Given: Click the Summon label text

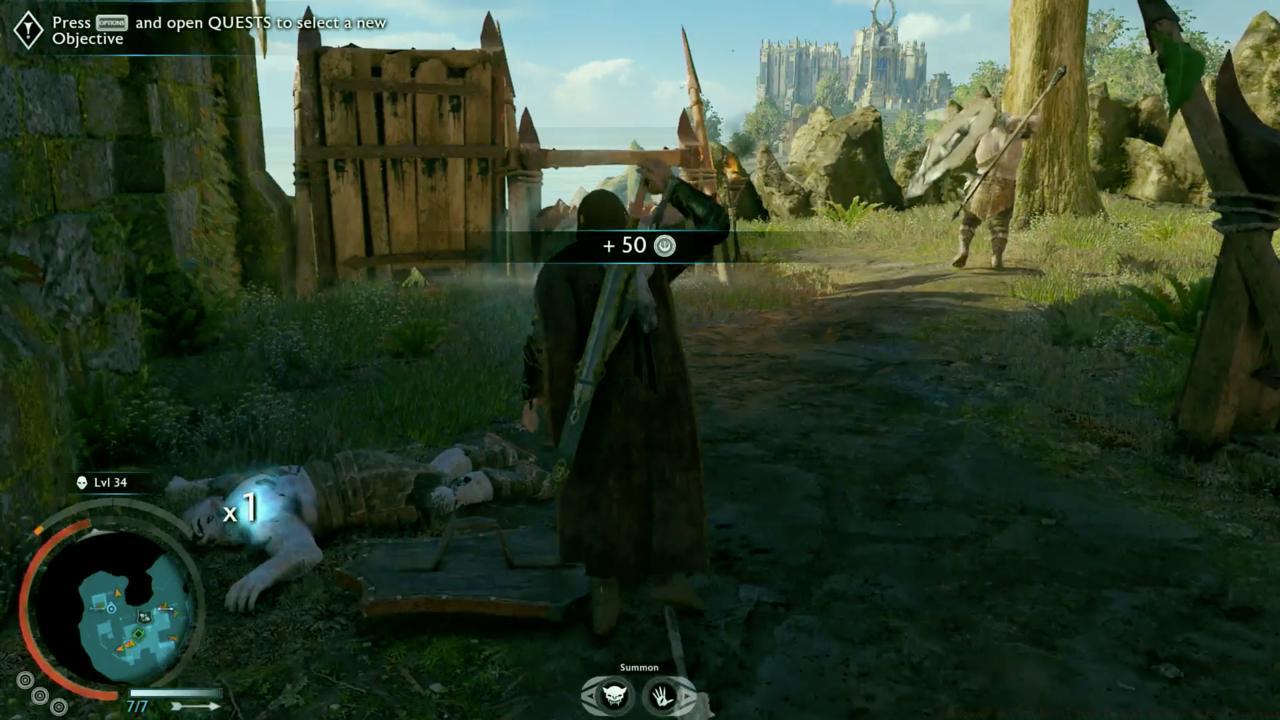Looking at the screenshot, I should (639, 667).
